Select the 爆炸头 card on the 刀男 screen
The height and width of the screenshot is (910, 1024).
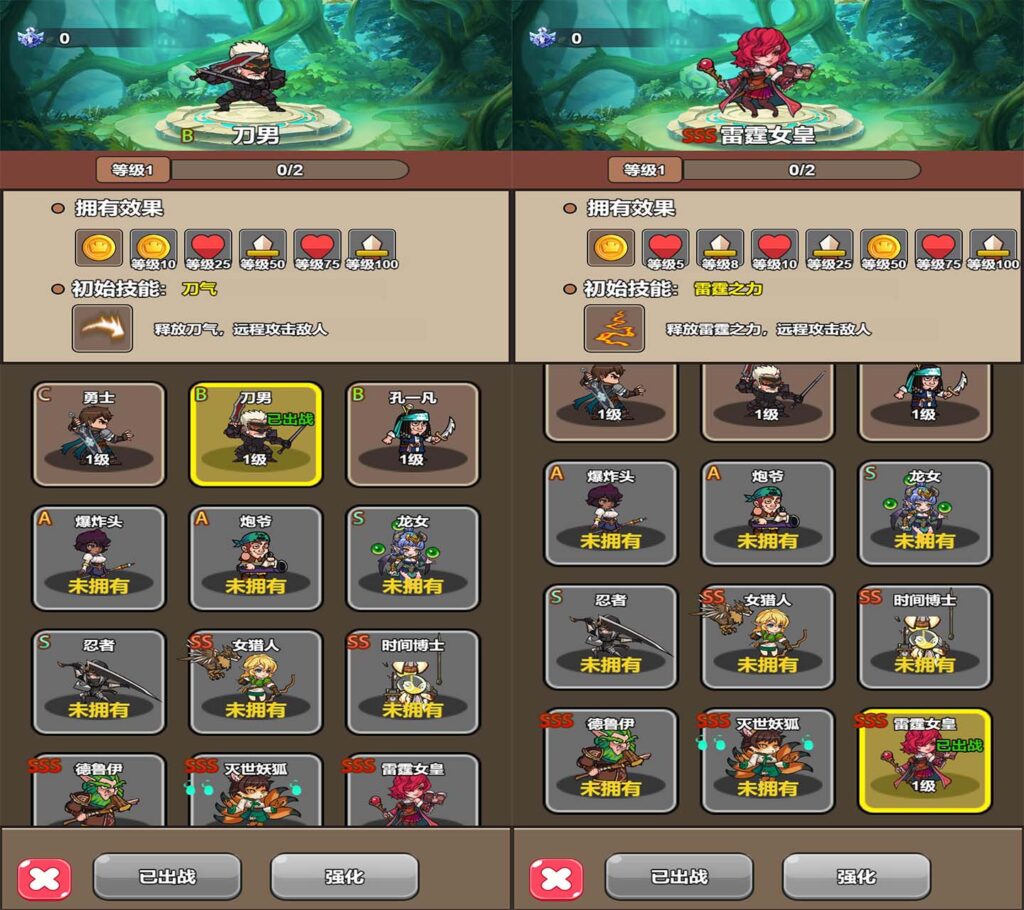click(99, 558)
